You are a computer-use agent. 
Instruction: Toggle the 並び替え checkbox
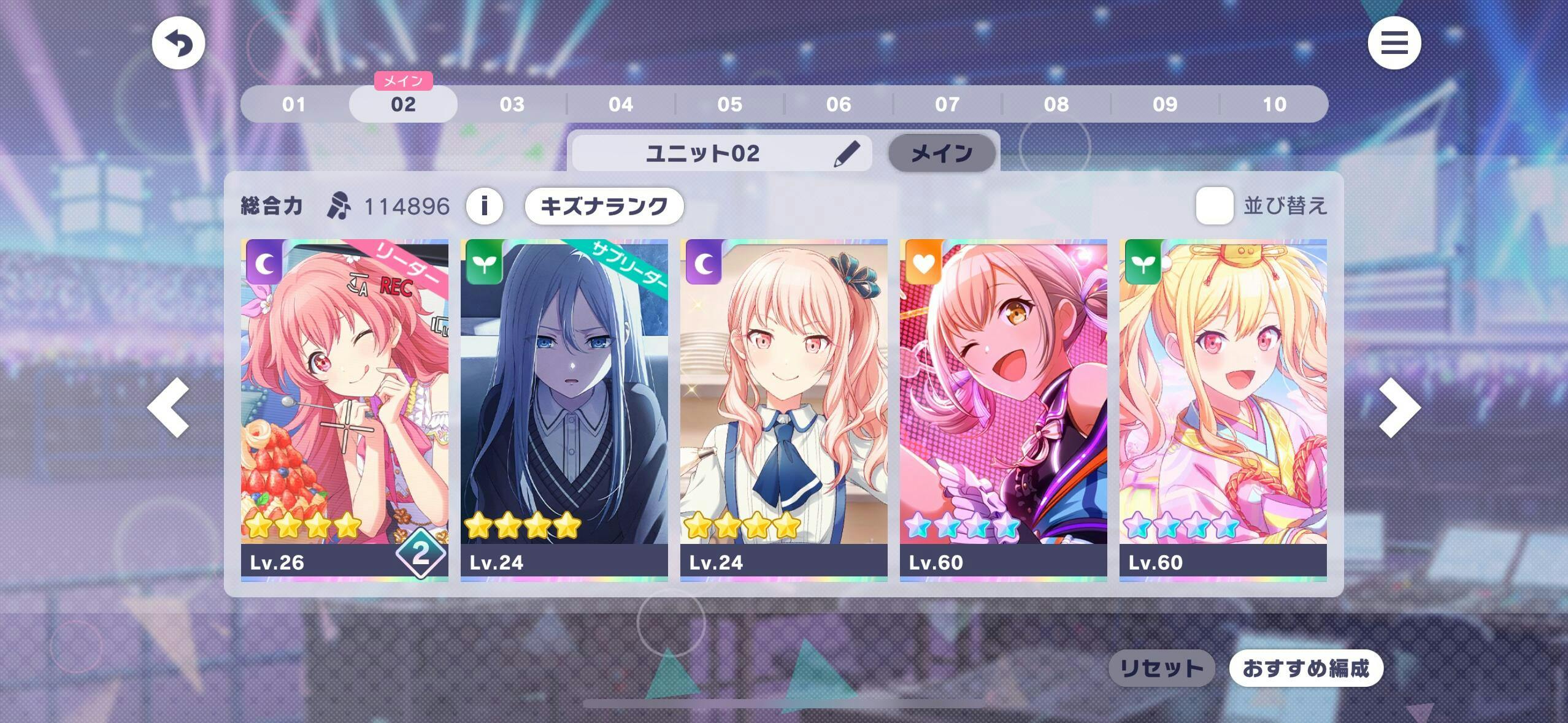1214,205
